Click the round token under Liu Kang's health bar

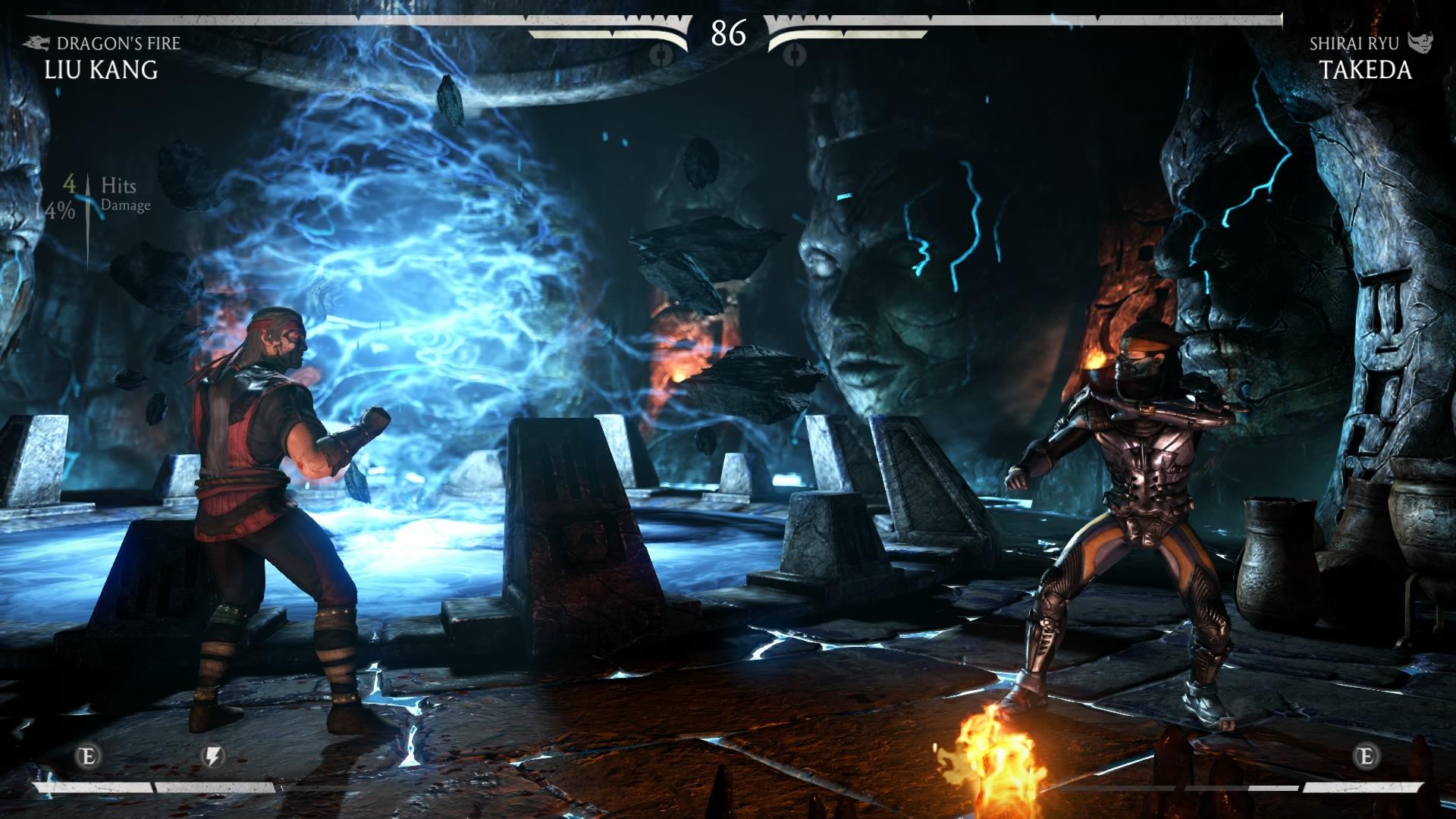pyautogui.click(x=661, y=52)
